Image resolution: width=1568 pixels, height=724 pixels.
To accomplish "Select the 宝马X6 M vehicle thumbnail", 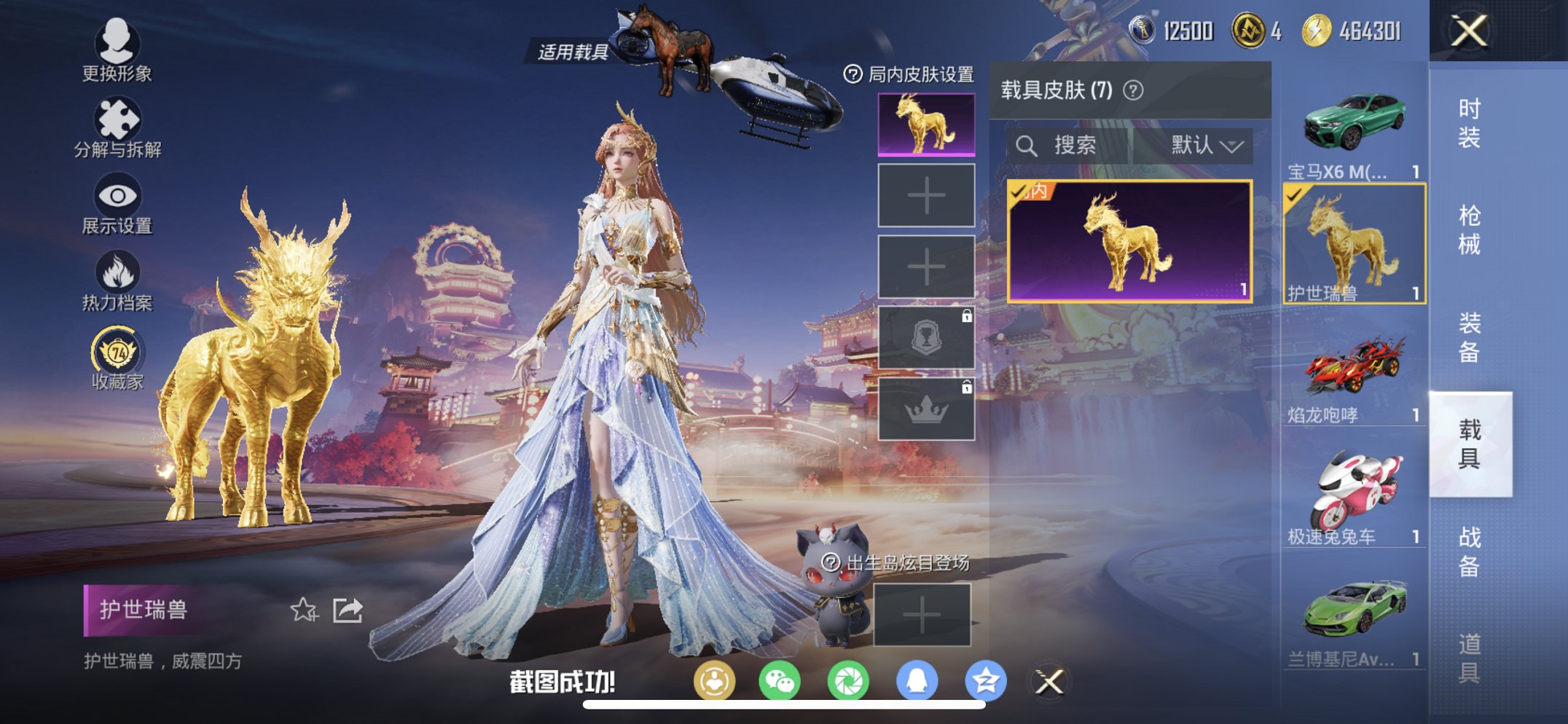I will coord(1352,124).
